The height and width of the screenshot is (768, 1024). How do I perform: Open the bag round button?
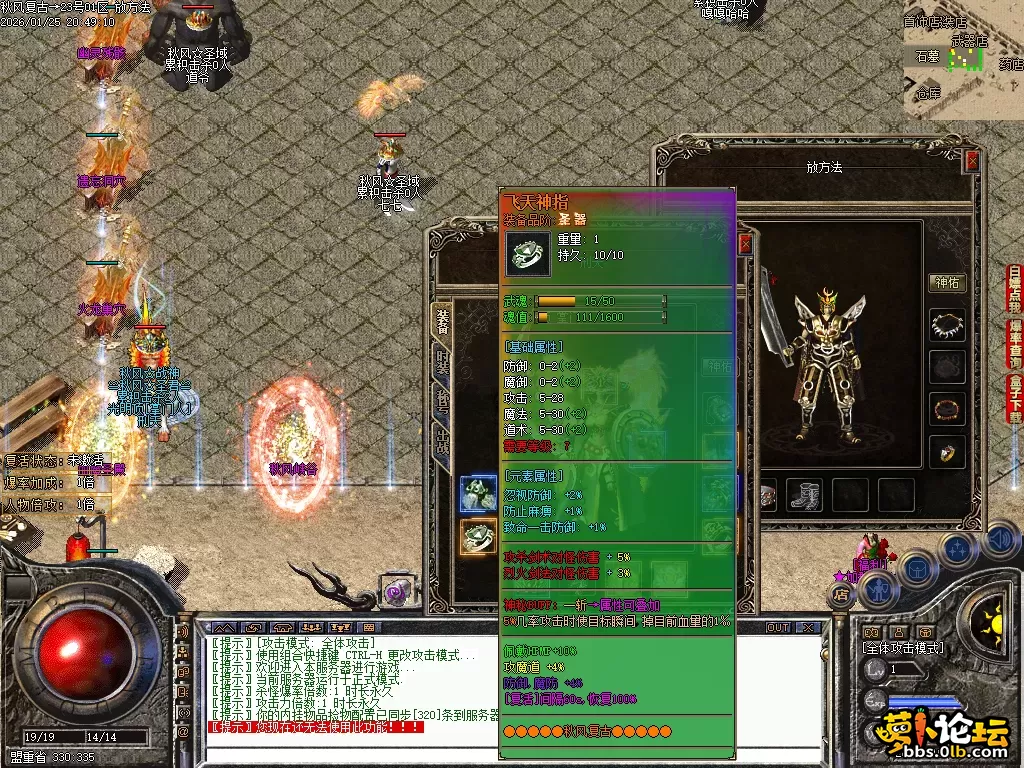[x=917, y=567]
